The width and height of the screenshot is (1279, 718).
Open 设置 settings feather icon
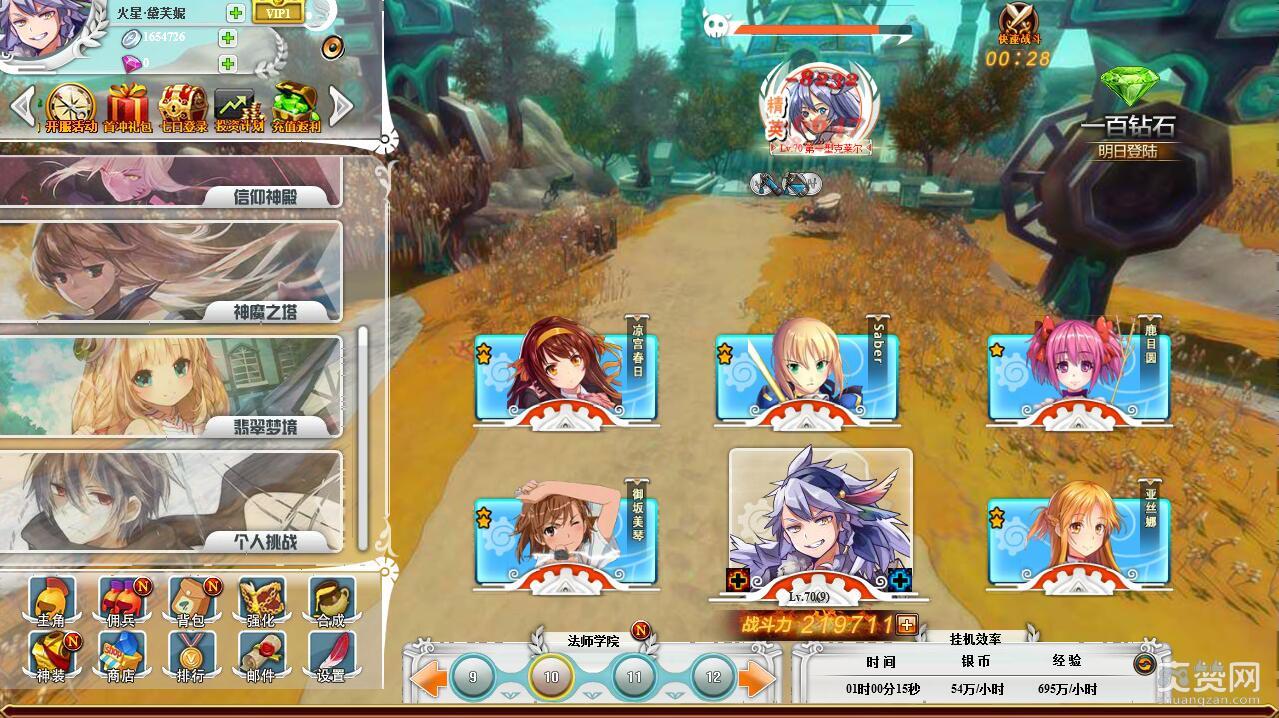click(331, 657)
